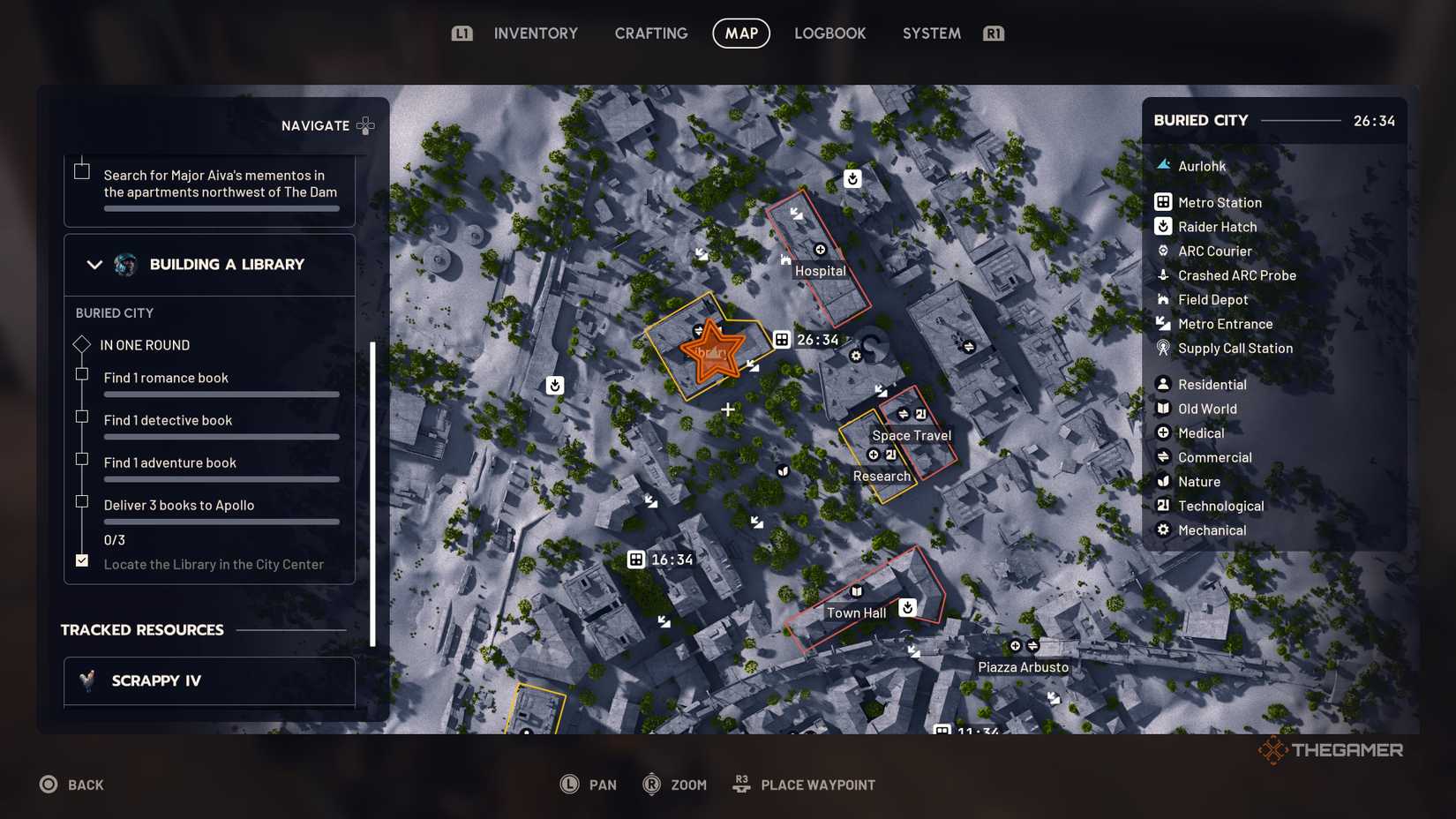Click the BACK button
The width and height of the screenshot is (1456, 819).
[x=72, y=784]
